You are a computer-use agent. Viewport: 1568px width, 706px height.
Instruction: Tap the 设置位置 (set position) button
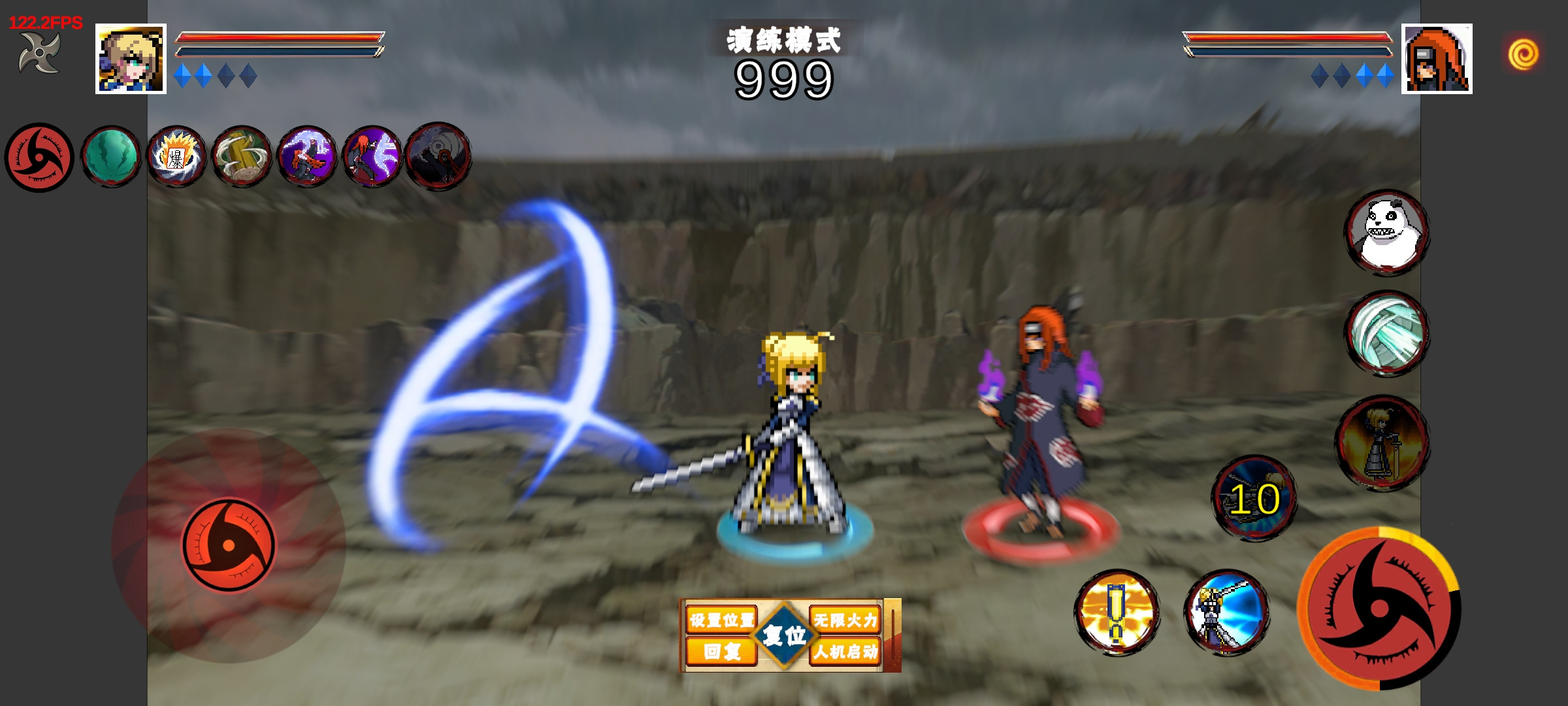click(721, 619)
